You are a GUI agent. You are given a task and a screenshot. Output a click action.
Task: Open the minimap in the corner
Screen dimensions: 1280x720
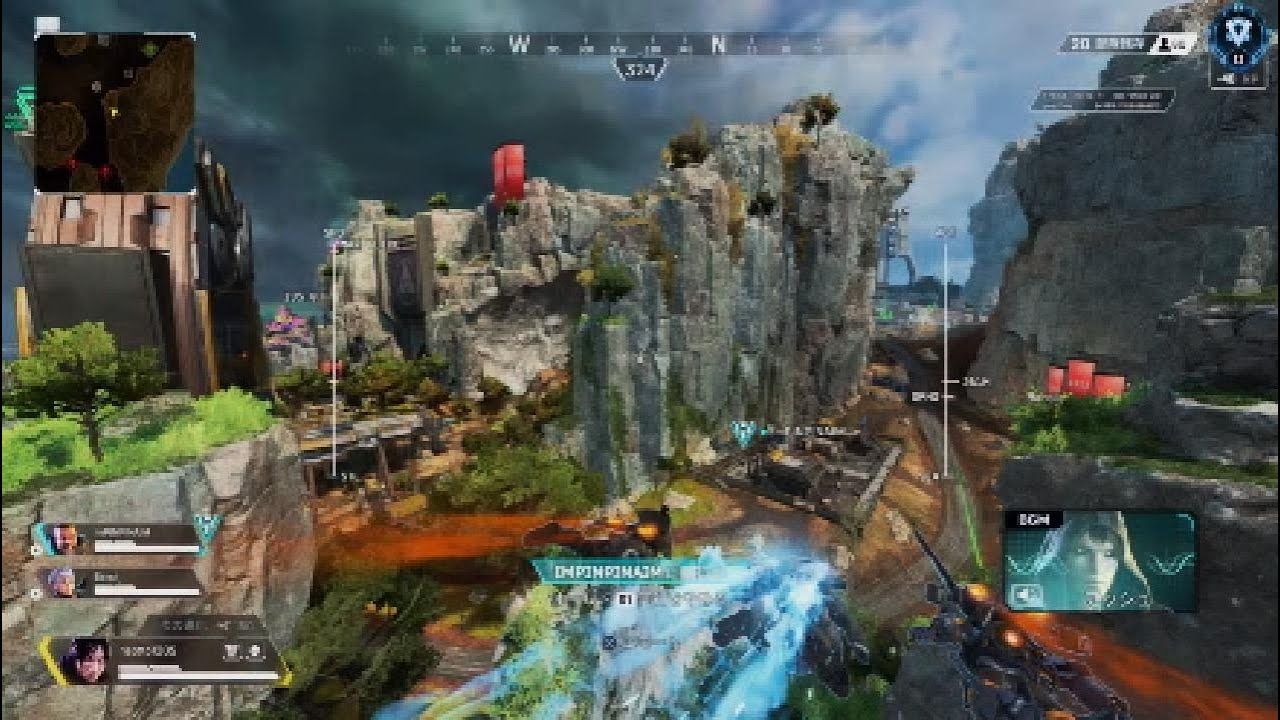coord(115,112)
